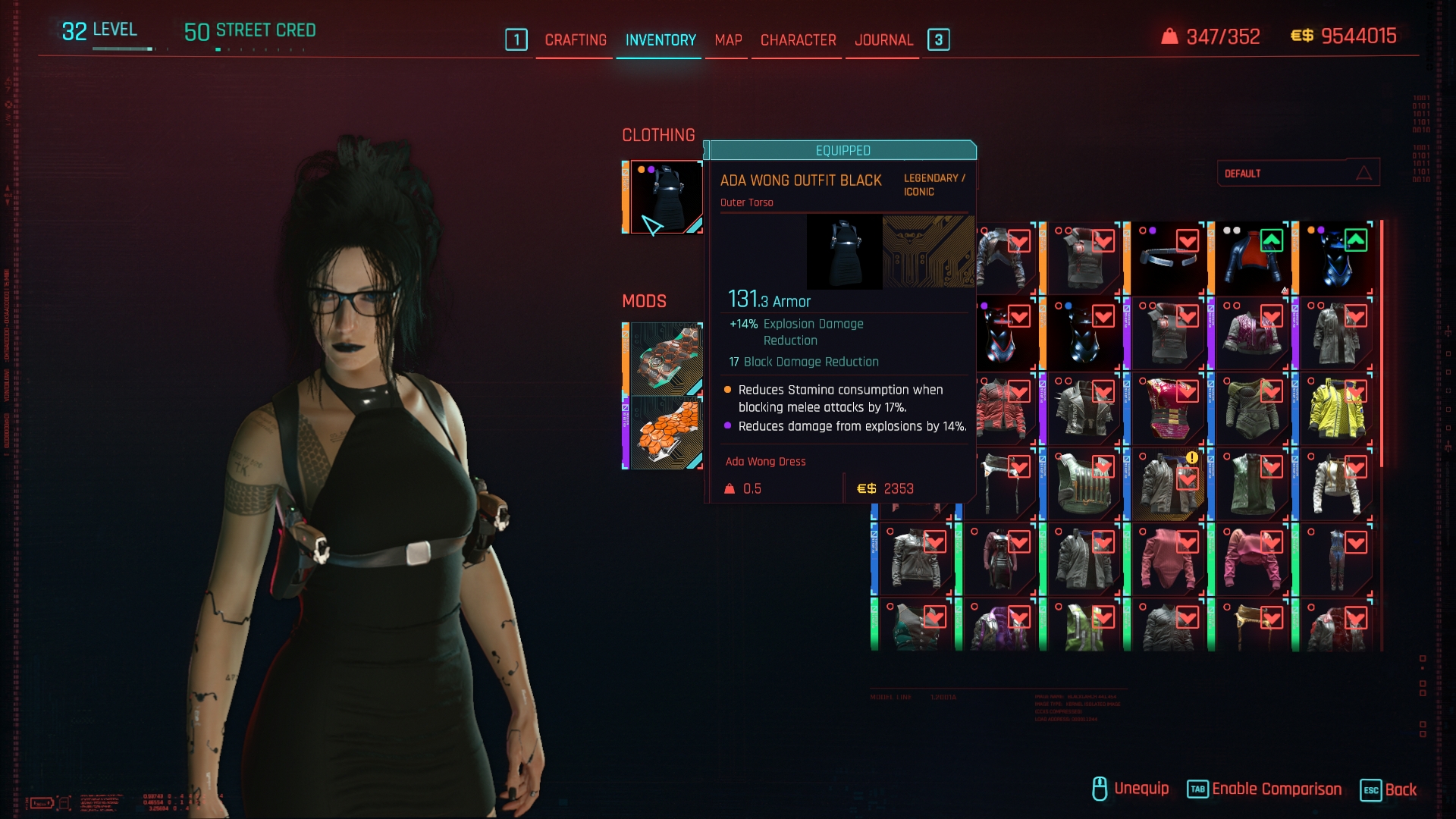Pick the red and gold corset top
Image resolution: width=1456 pixels, height=819 pixels.
tap(1167, 409)
